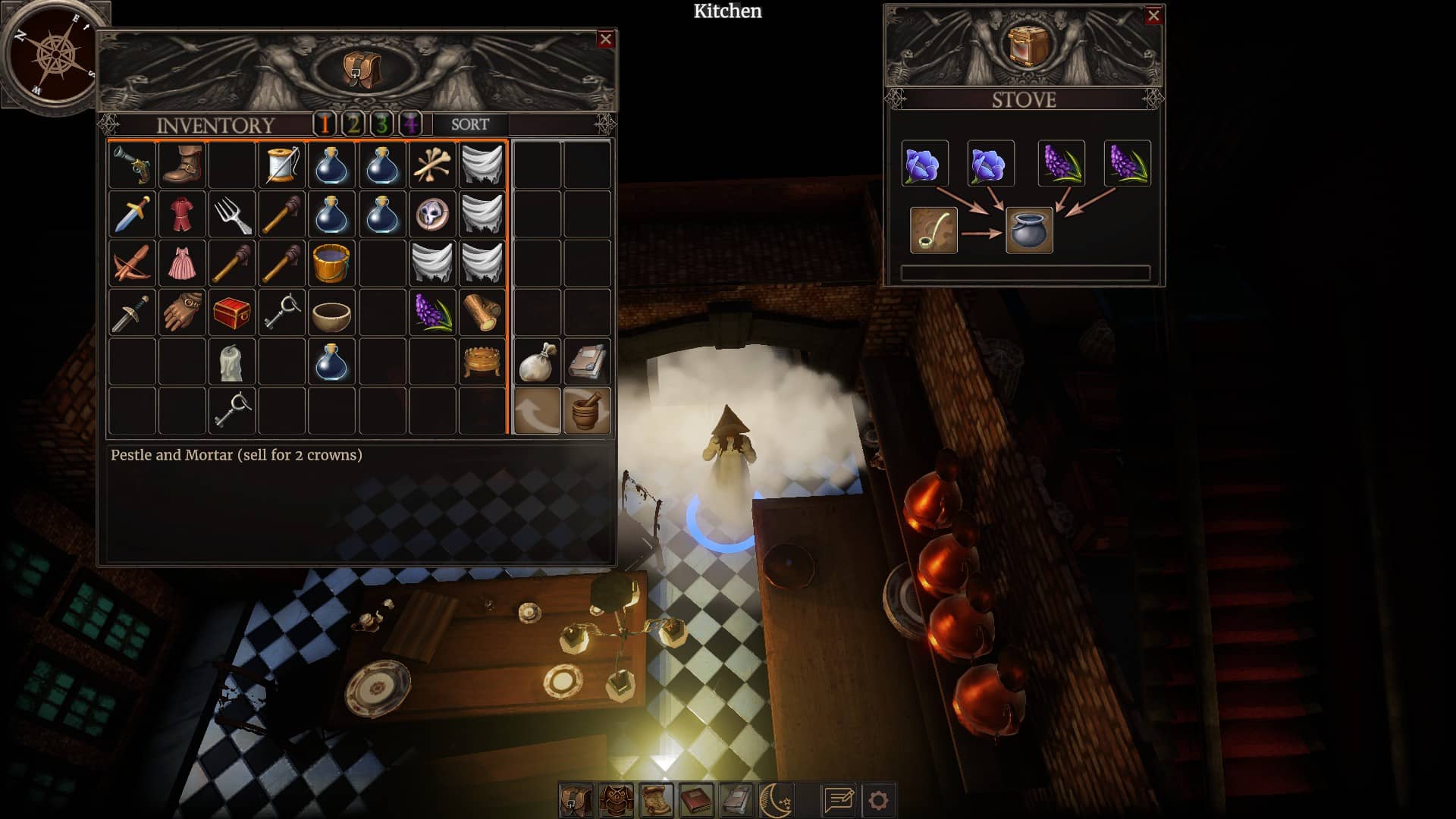
Task: Switch to inventory tab 2
Action: (353, 124)
